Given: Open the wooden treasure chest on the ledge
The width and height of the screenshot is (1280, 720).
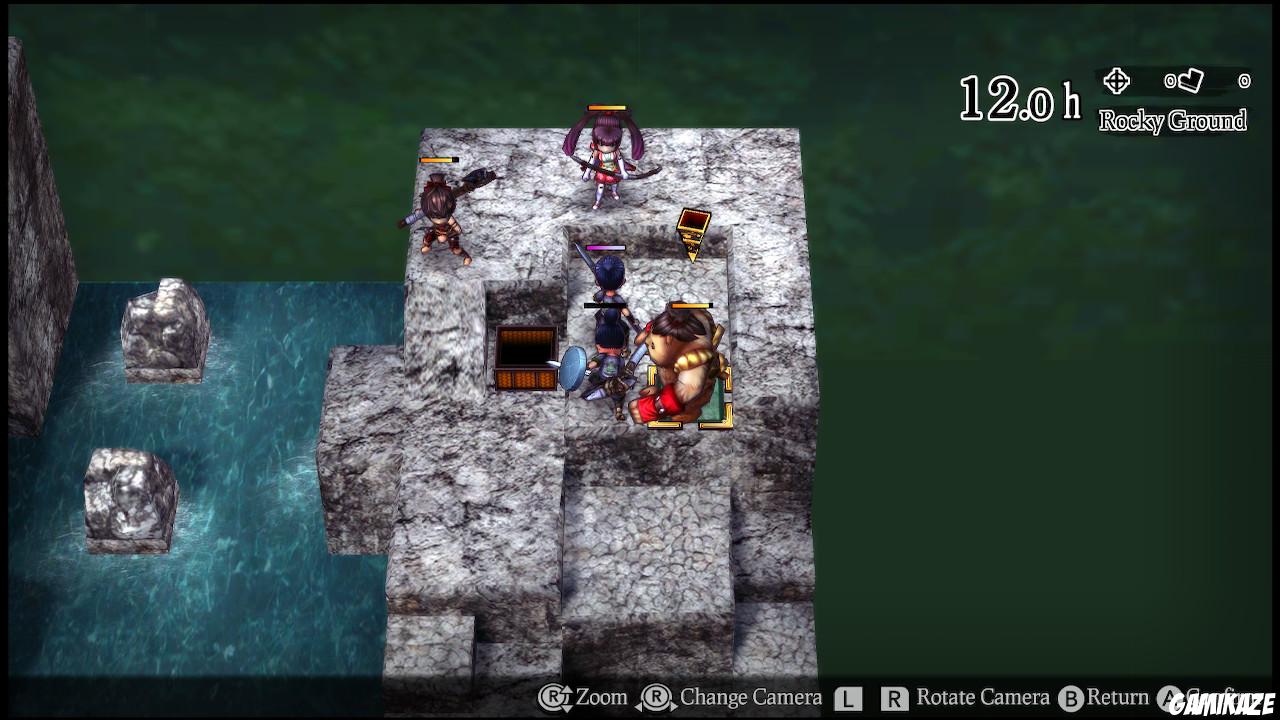Looking at the screenshot, I should (x=524, y=360).
